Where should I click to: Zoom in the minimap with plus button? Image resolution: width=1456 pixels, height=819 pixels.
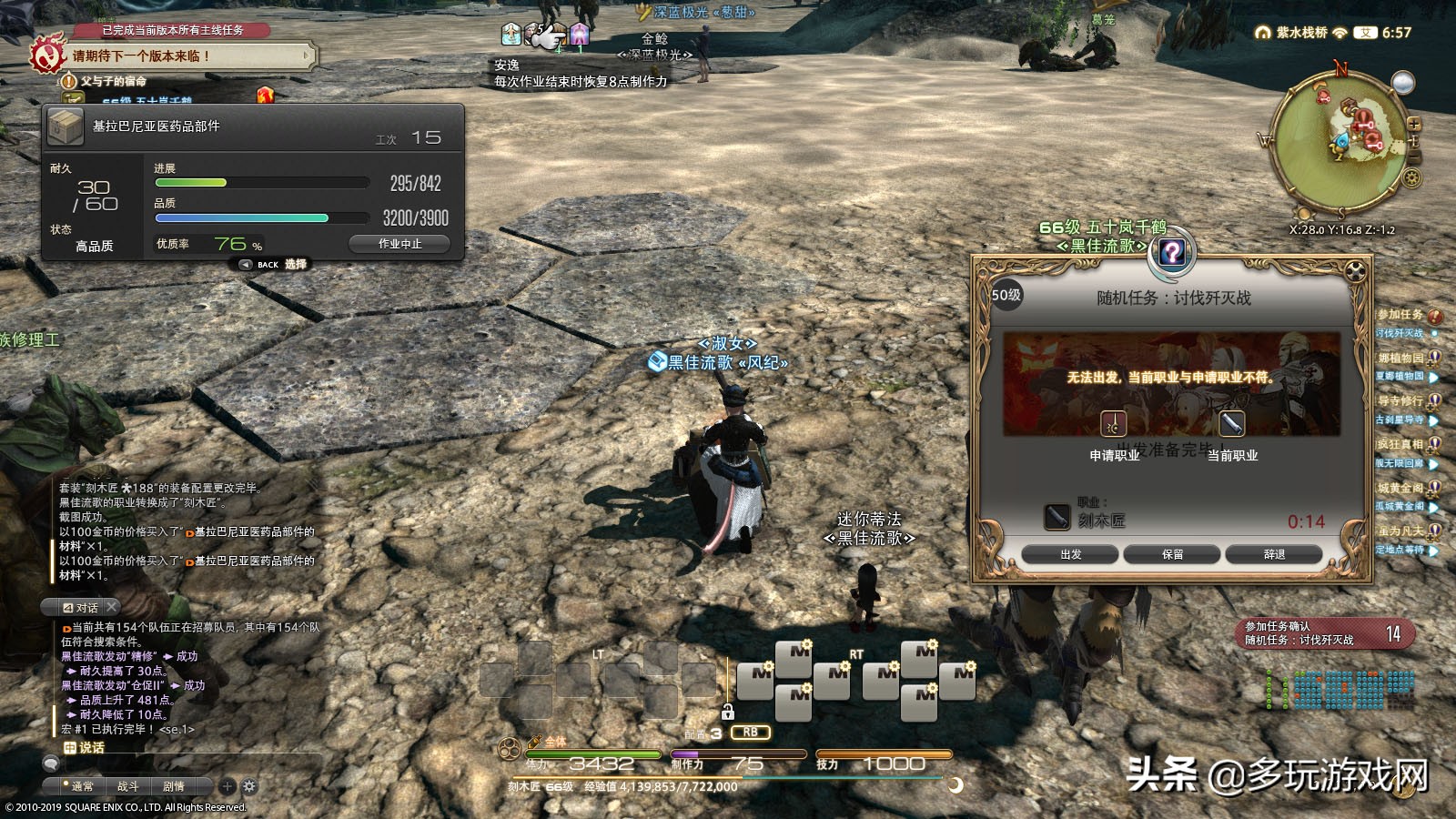1413,123
